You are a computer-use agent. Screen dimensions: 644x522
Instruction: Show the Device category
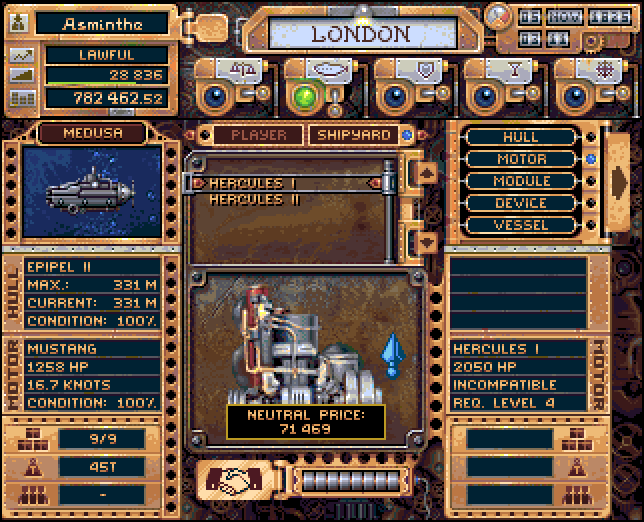[520, 203]
